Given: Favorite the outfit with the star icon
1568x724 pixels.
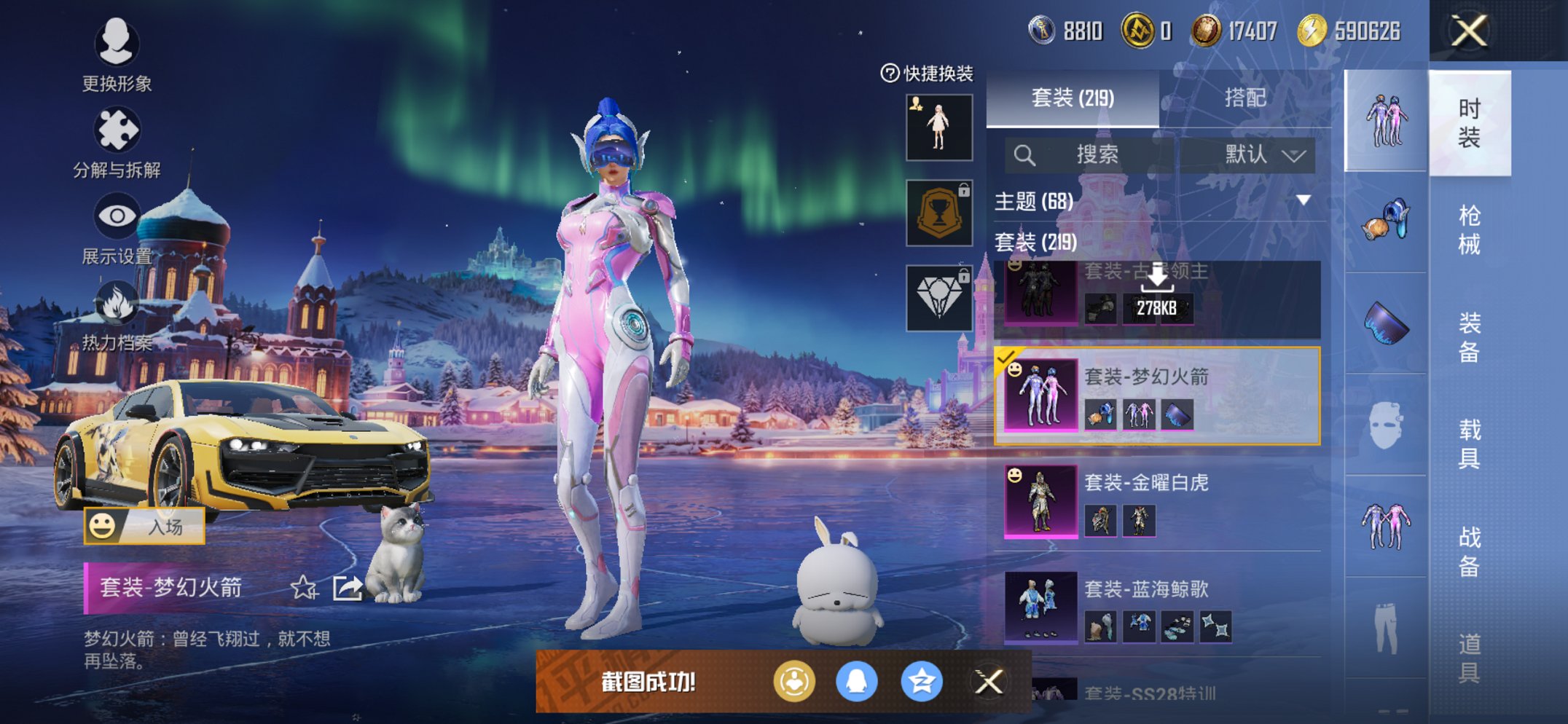Looking at the screenshot, I should (x=303, y=587).
